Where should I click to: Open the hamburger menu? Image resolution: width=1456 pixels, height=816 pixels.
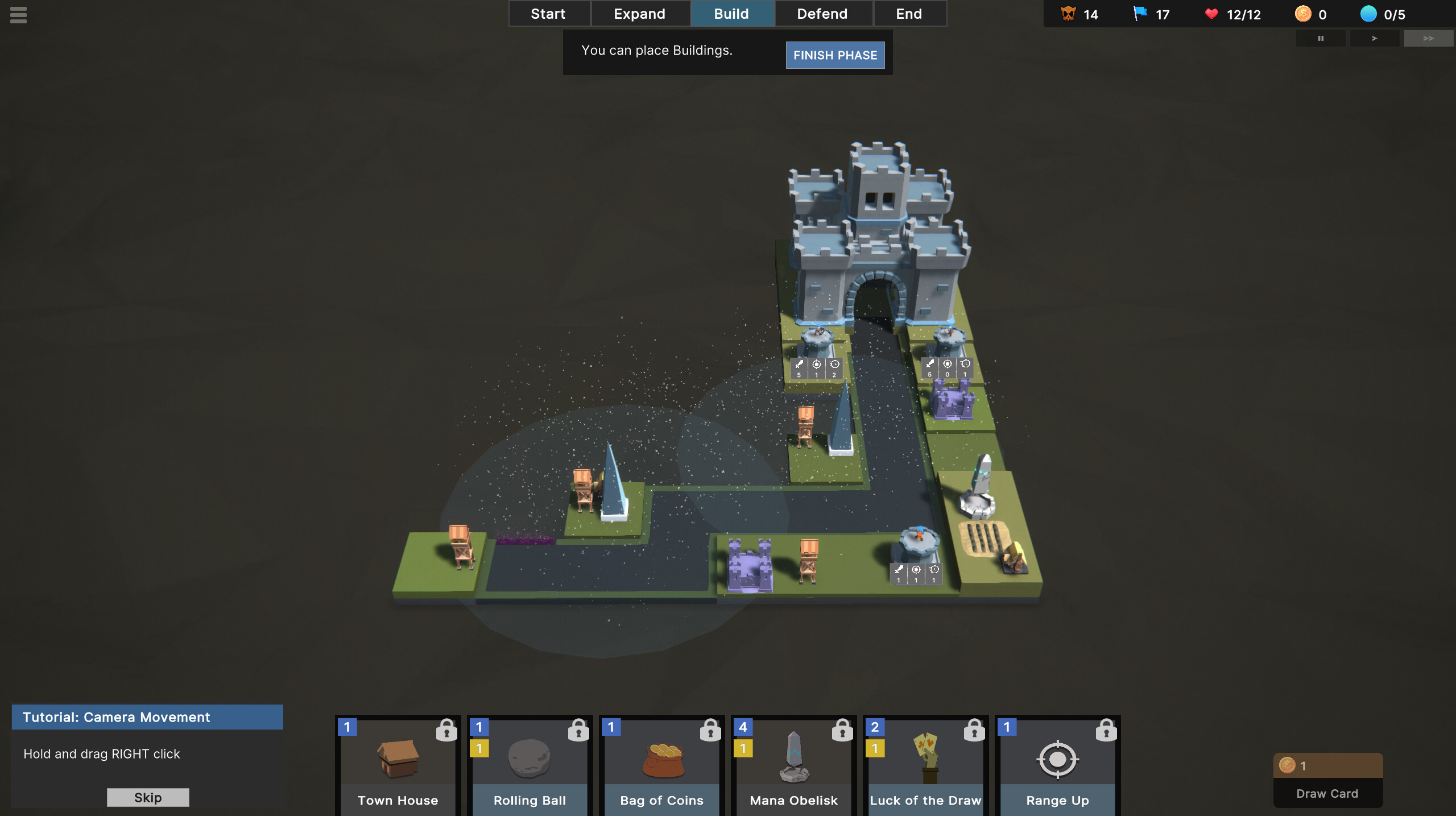point(18,15)
